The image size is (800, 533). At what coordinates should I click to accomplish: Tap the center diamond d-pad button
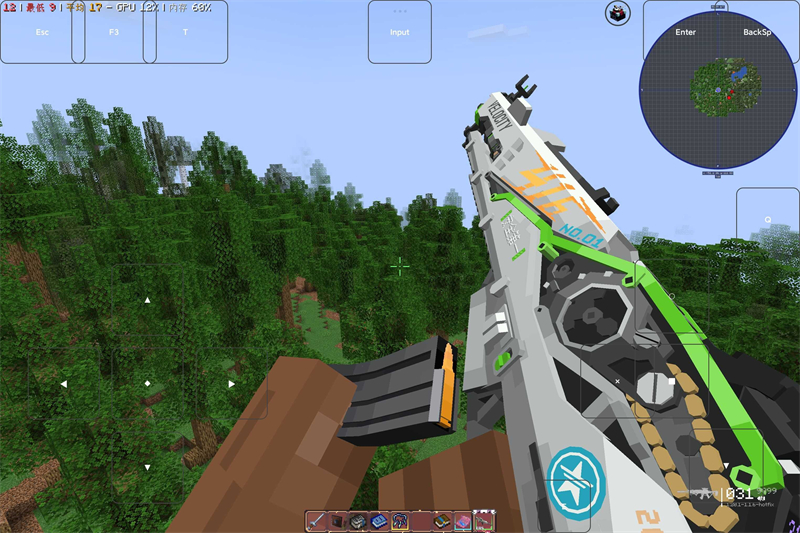coord(147,383)
